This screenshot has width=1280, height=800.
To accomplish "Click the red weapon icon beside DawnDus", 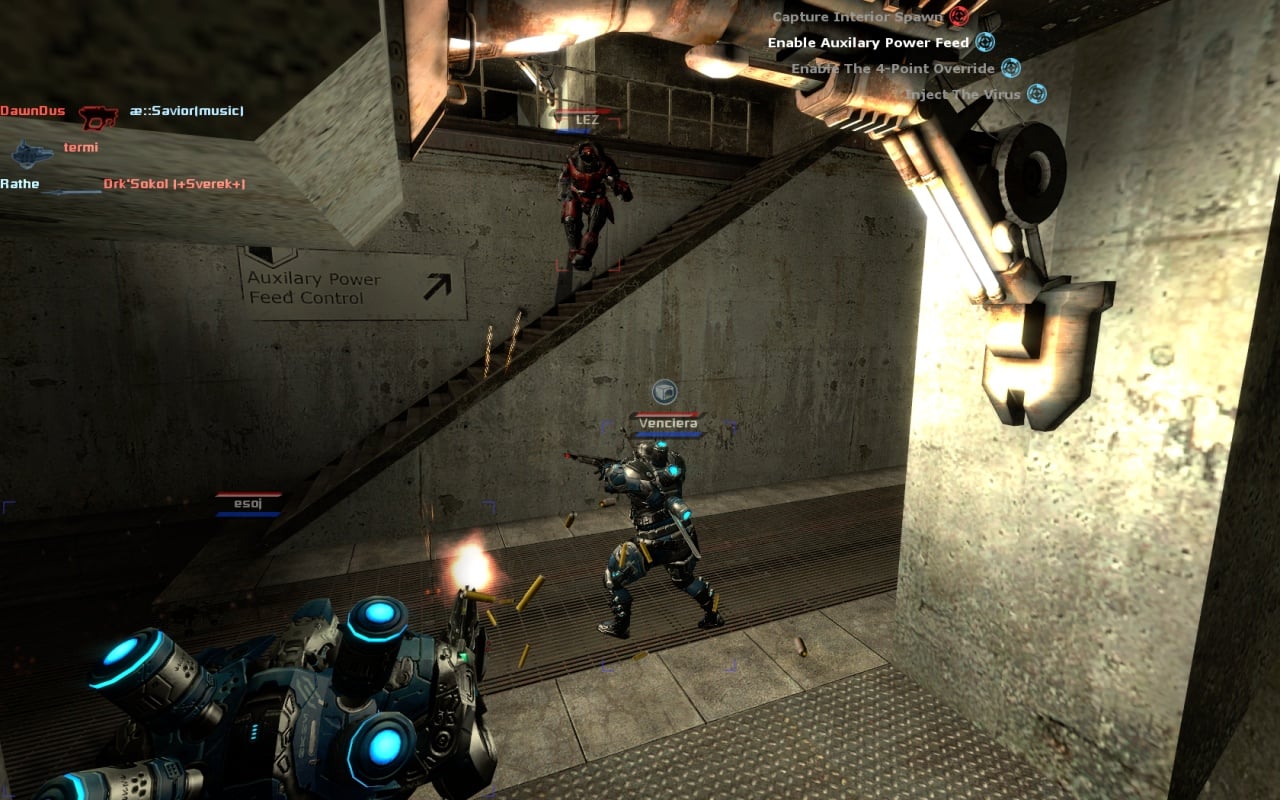I will point(98,116).
